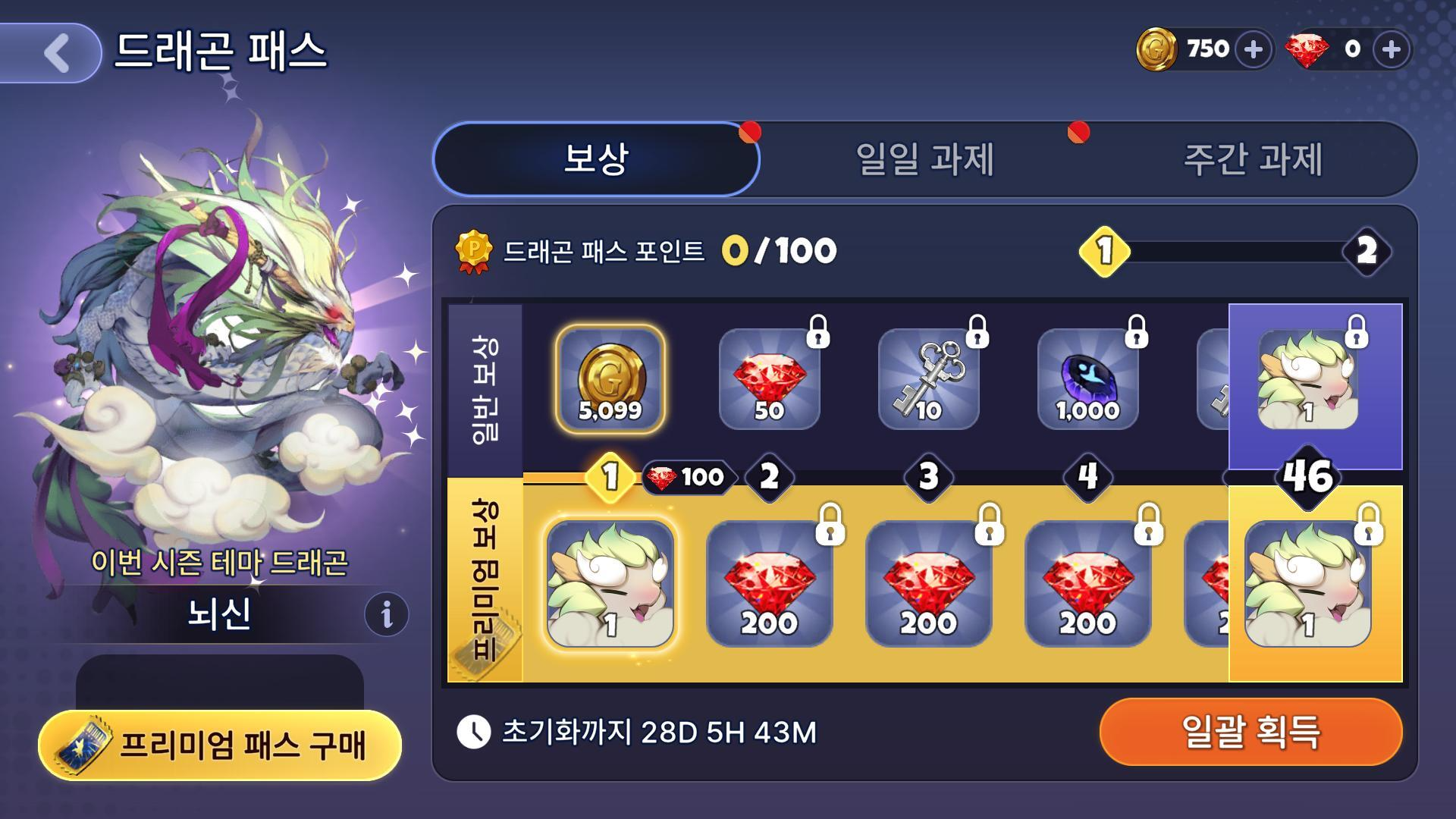Select the locked 1,000 dark orb reward
Screen dimensions: 1456x819
tap(1087, 379)
